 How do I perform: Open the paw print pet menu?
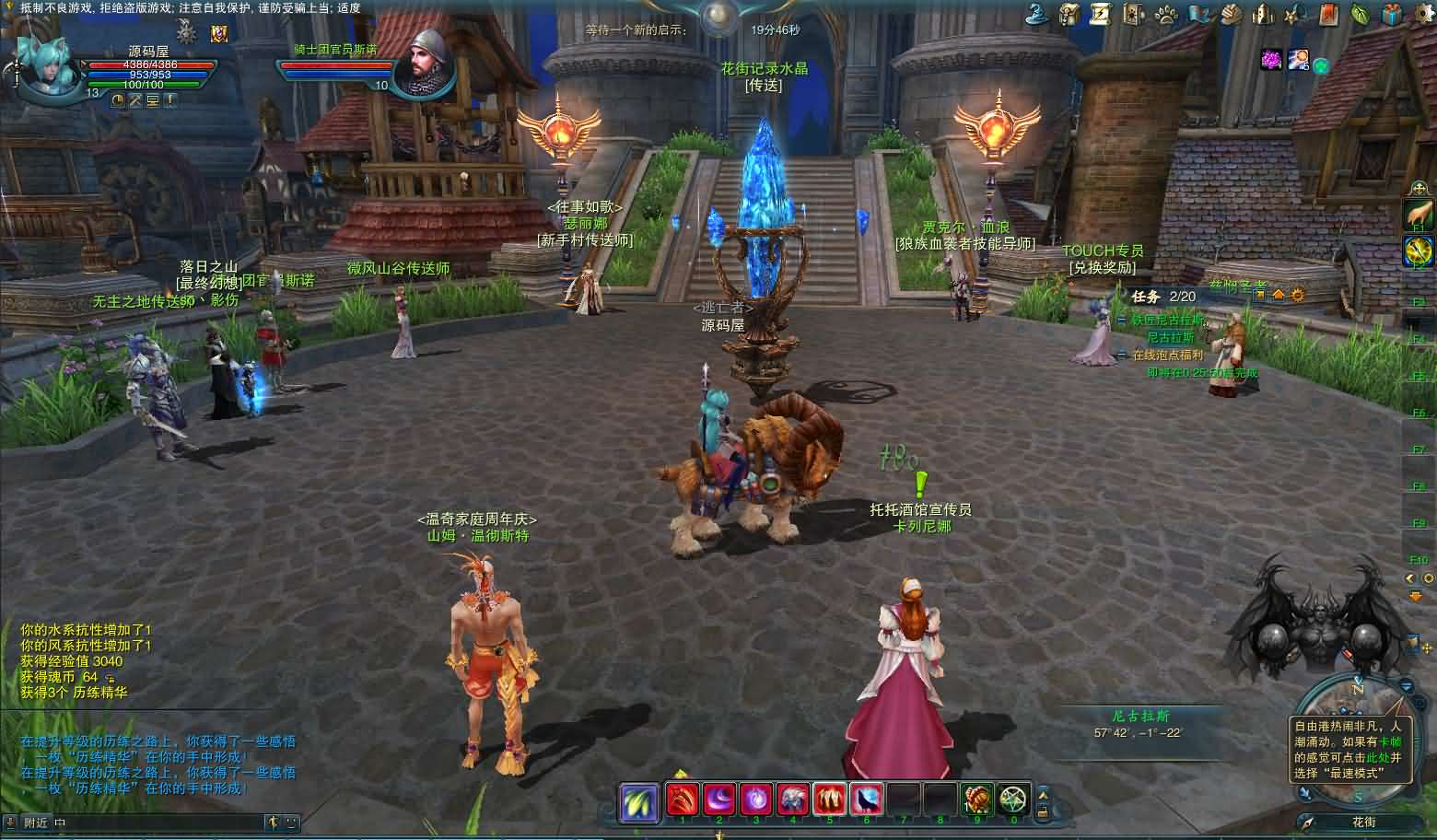tap(1165, 14)
